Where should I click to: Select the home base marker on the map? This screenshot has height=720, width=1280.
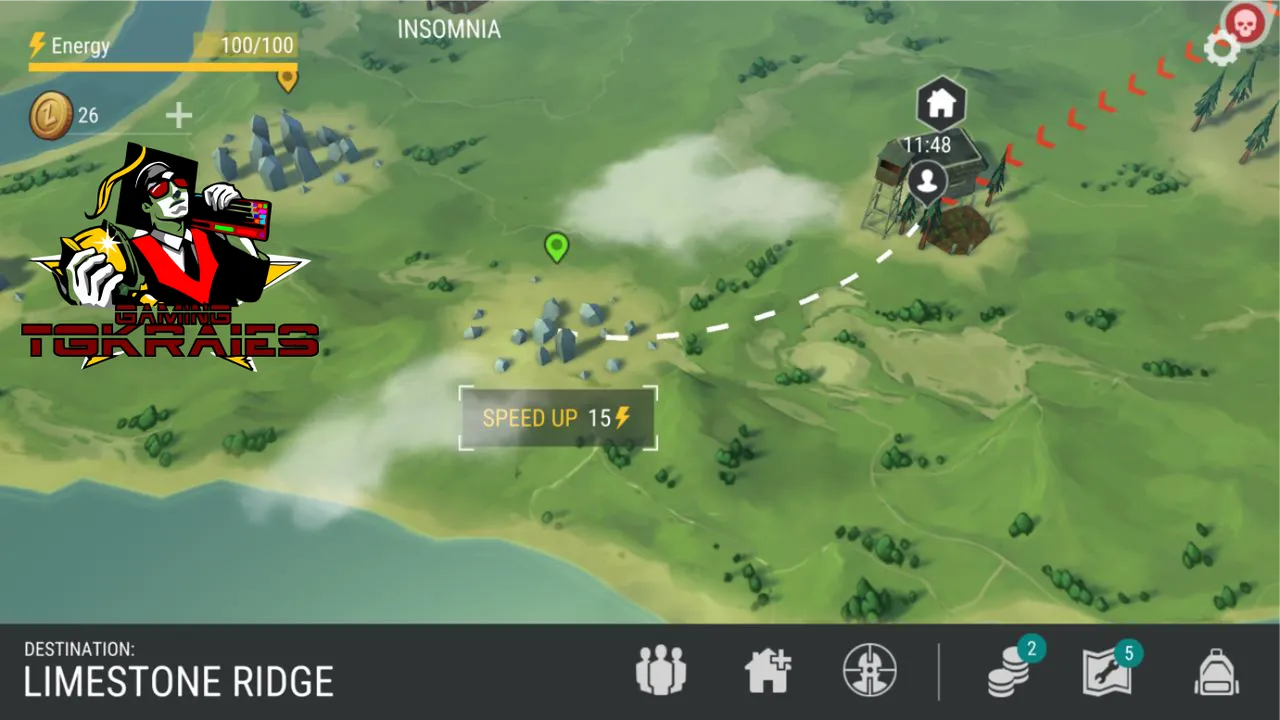[x=940, y=102]
